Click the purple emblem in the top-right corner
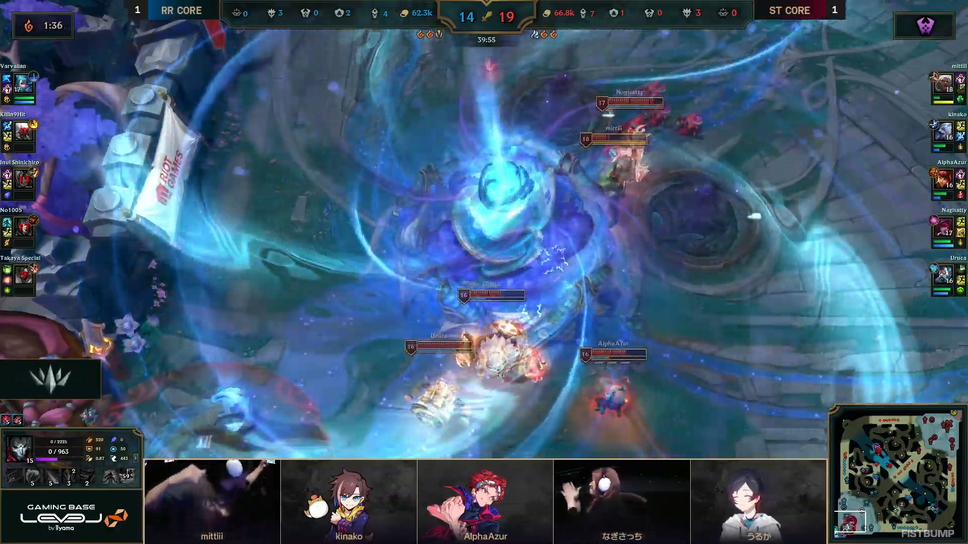 924,26
